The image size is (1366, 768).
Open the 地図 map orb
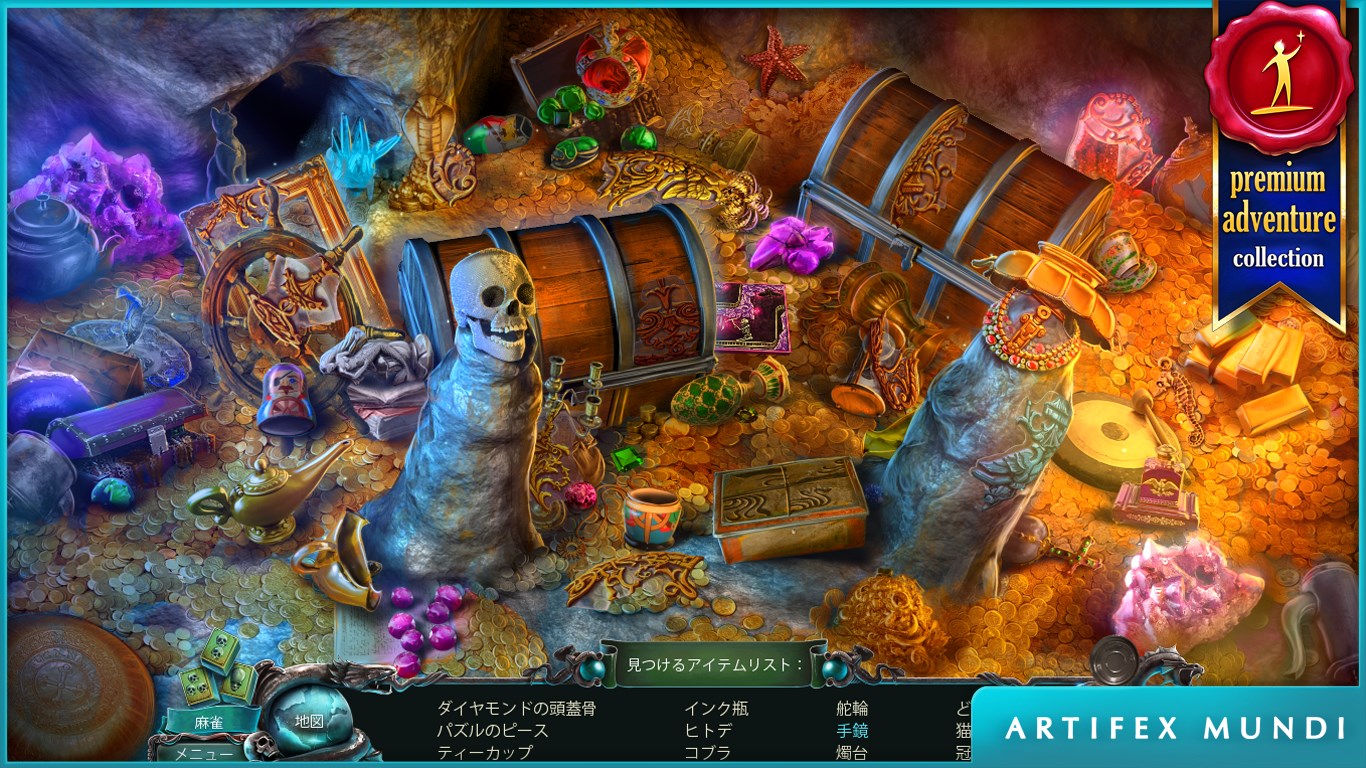coord(309,720)
